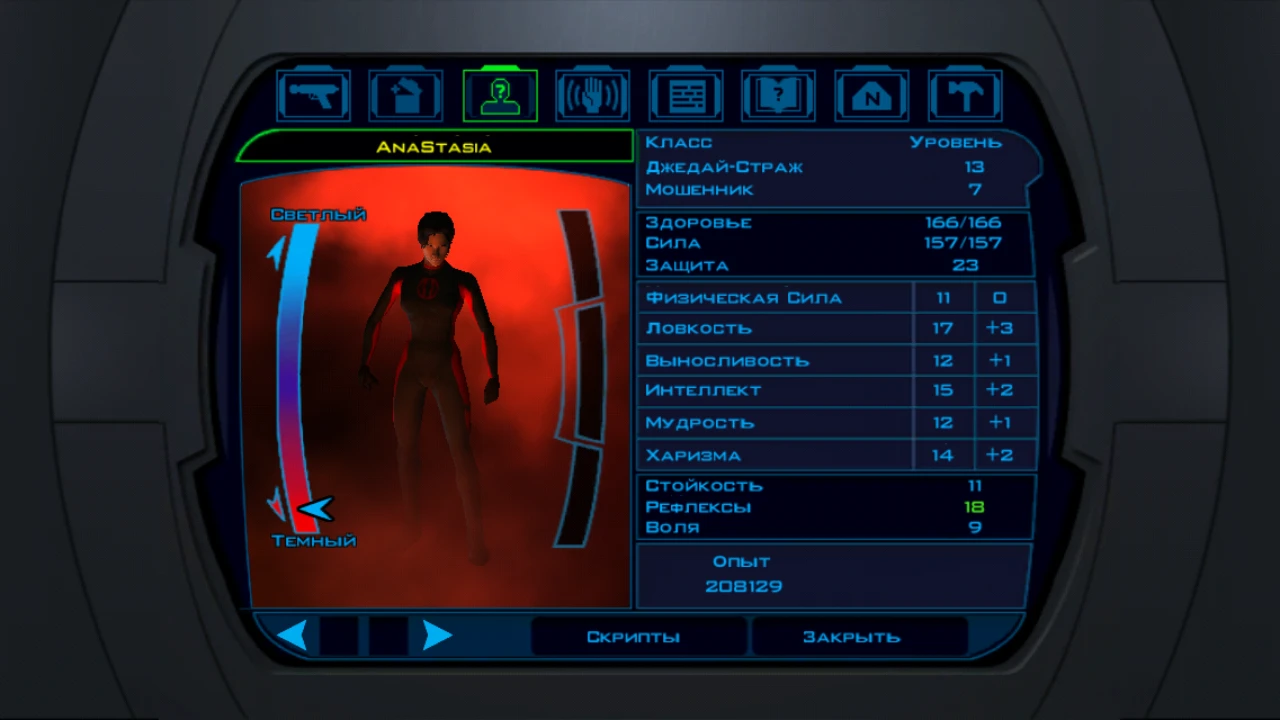The image size is (1280, 720).
Task: Click the rotating character model
Action: pos(440,360)
